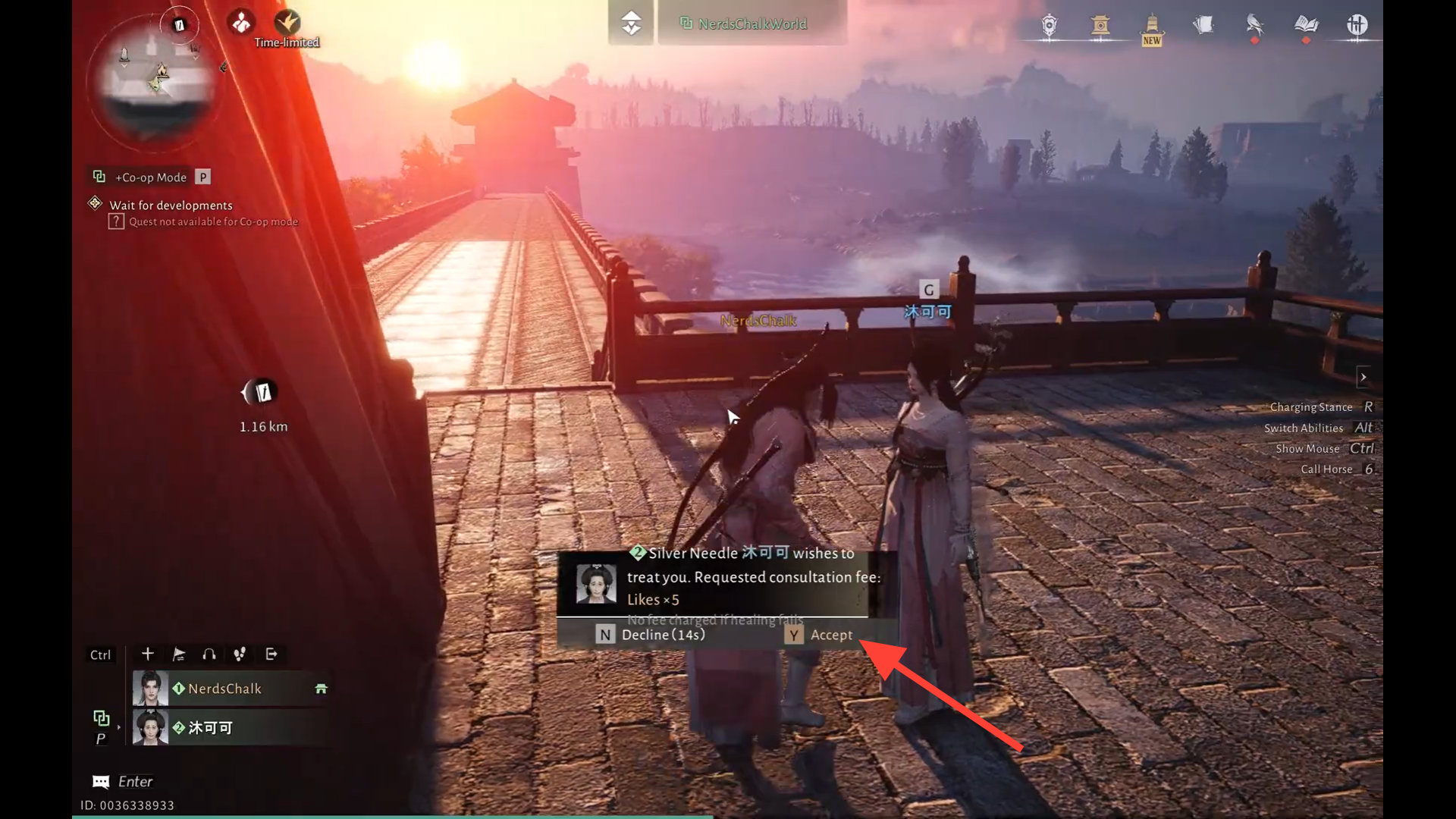
Task: Open the bell tower icon marked NEW
Action: click(x=1151, y=27)
